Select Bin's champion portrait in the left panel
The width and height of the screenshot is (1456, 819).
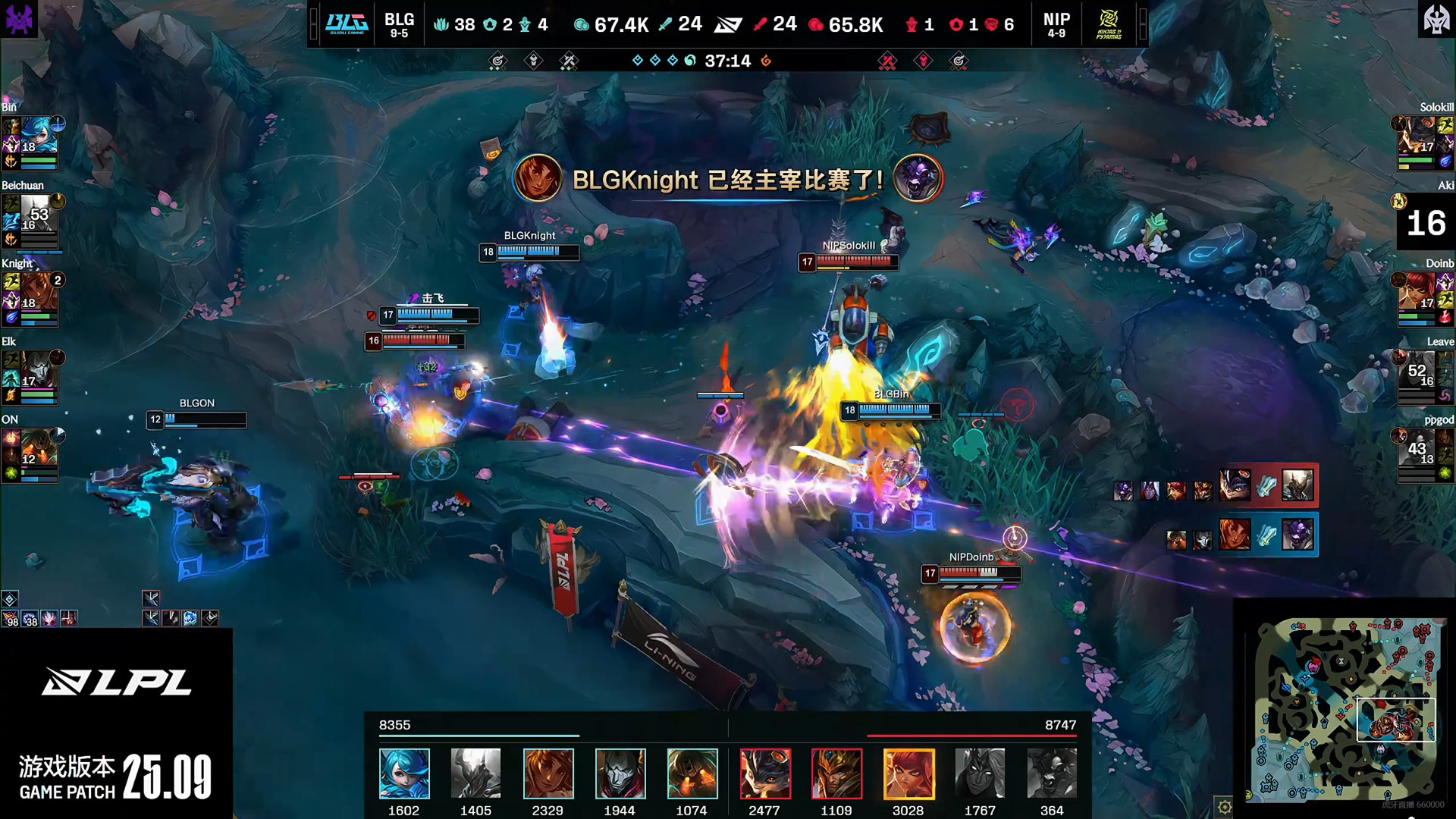[36, 135]
